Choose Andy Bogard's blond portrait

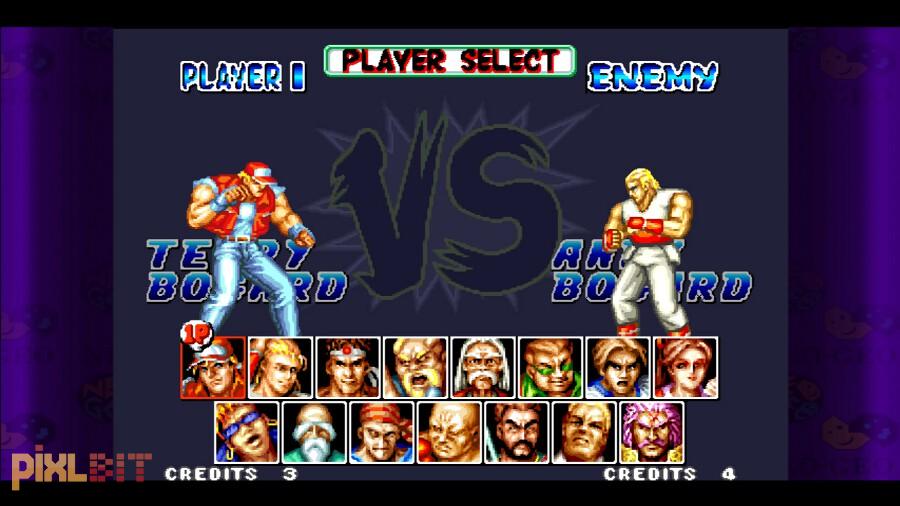coord(280,368)
